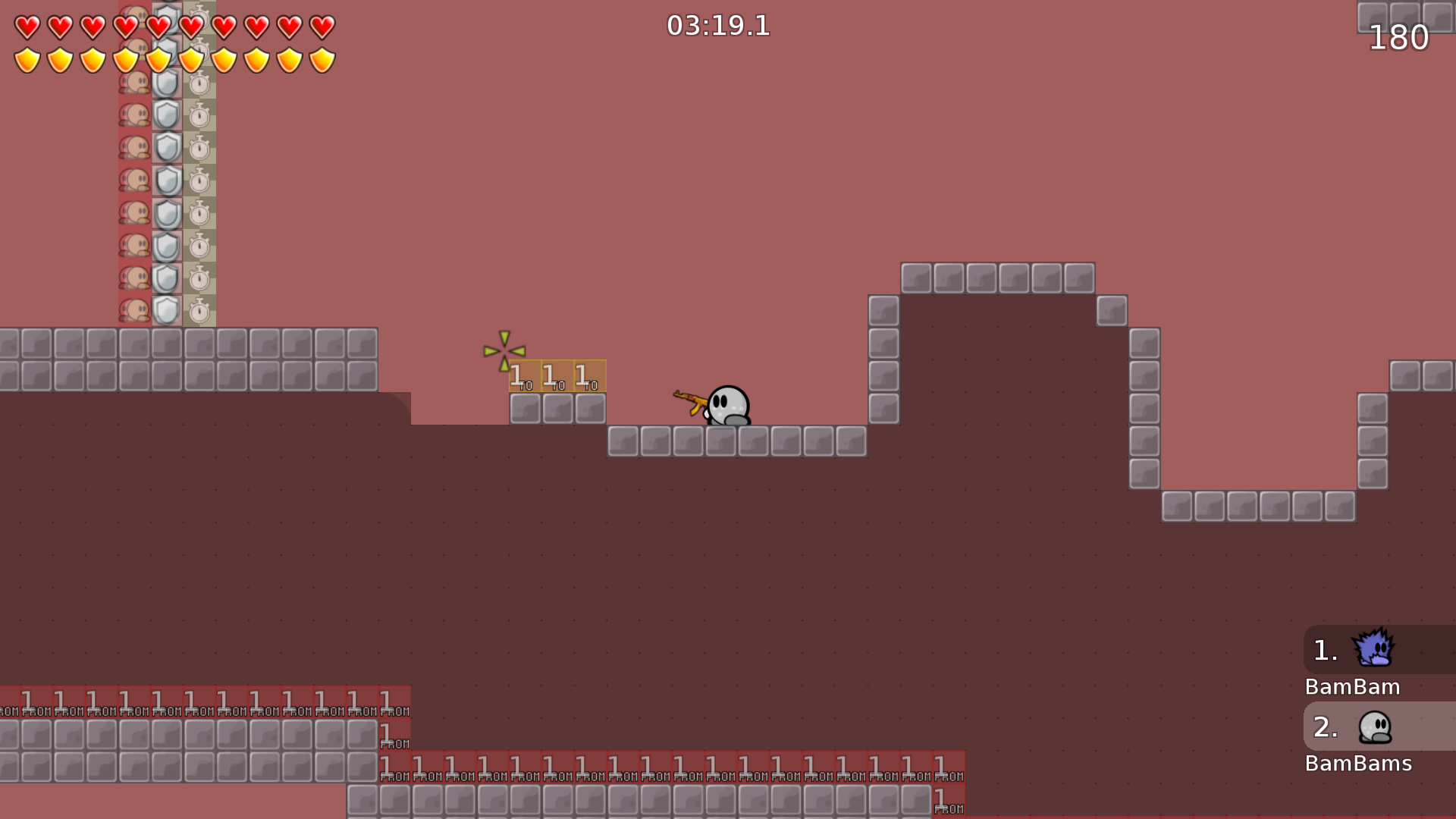
Task: Click the bottommost stopwatch icon in the column
Action: click(x=199, y=310)
